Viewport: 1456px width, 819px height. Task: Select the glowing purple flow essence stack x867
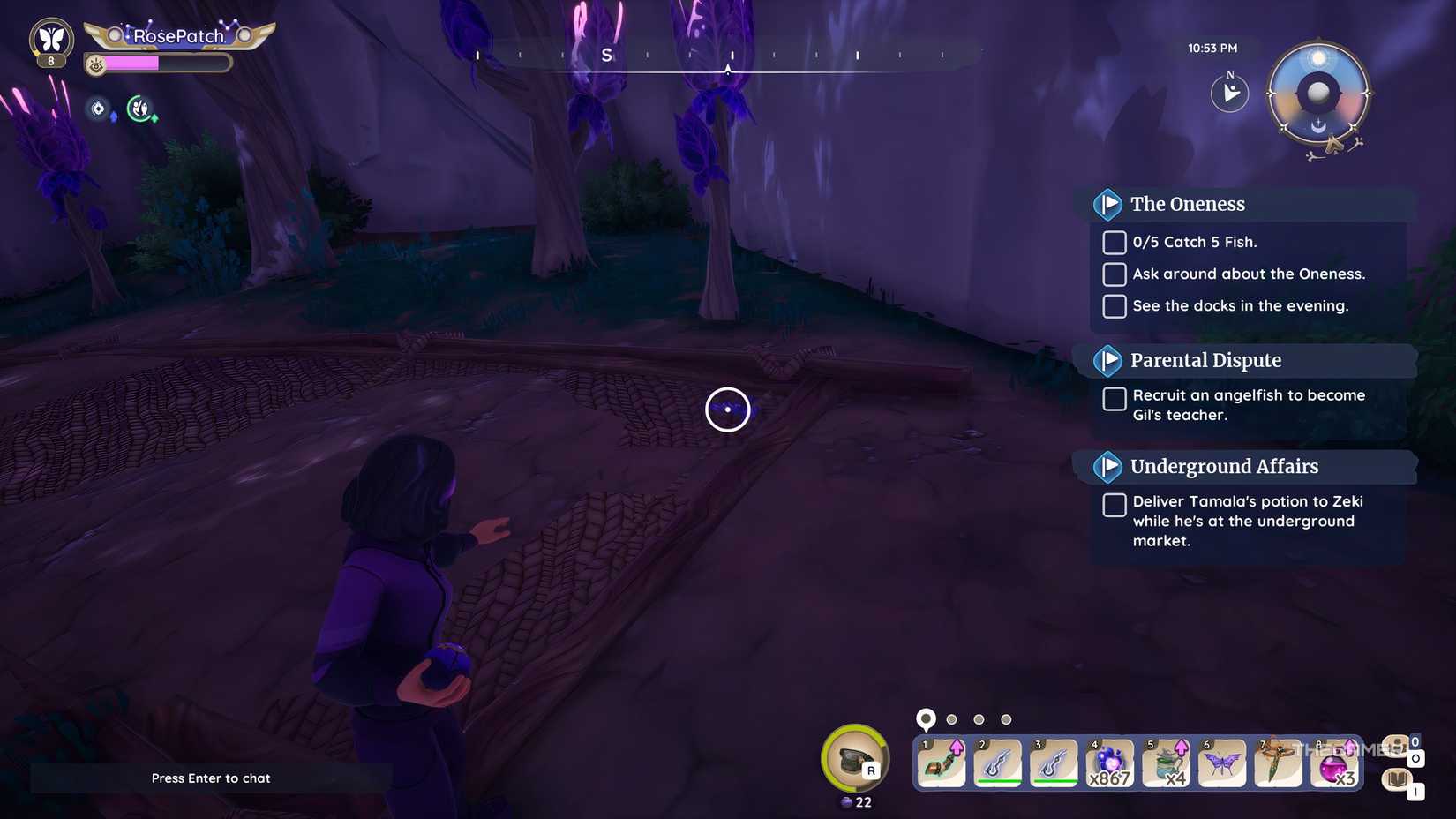pos(1110,762)
